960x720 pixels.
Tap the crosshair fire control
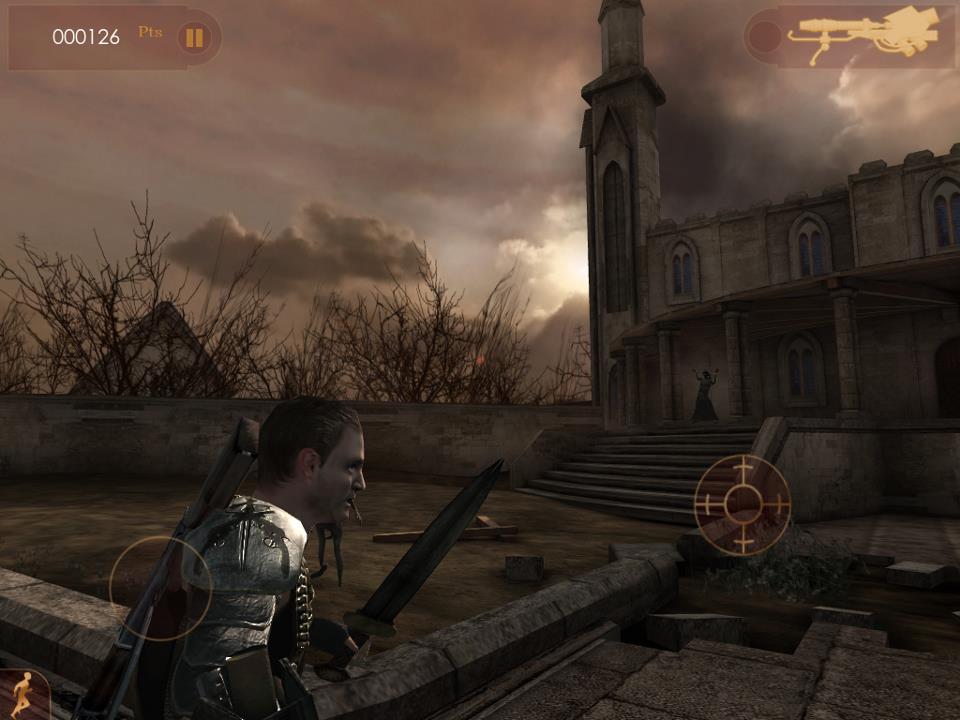pyautogui.click(x=742, y=504)
